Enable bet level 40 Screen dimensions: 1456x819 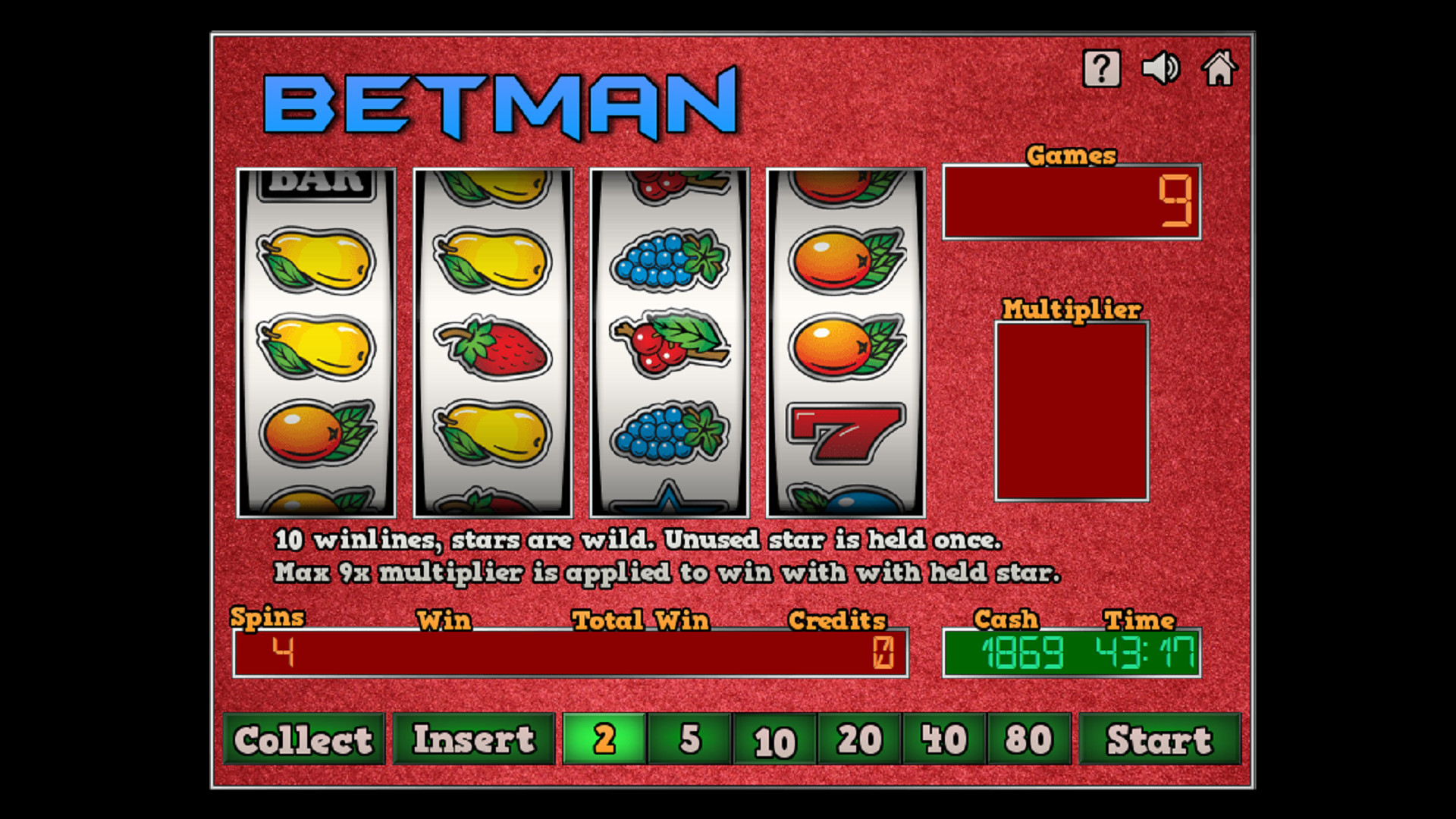(943, 739)
